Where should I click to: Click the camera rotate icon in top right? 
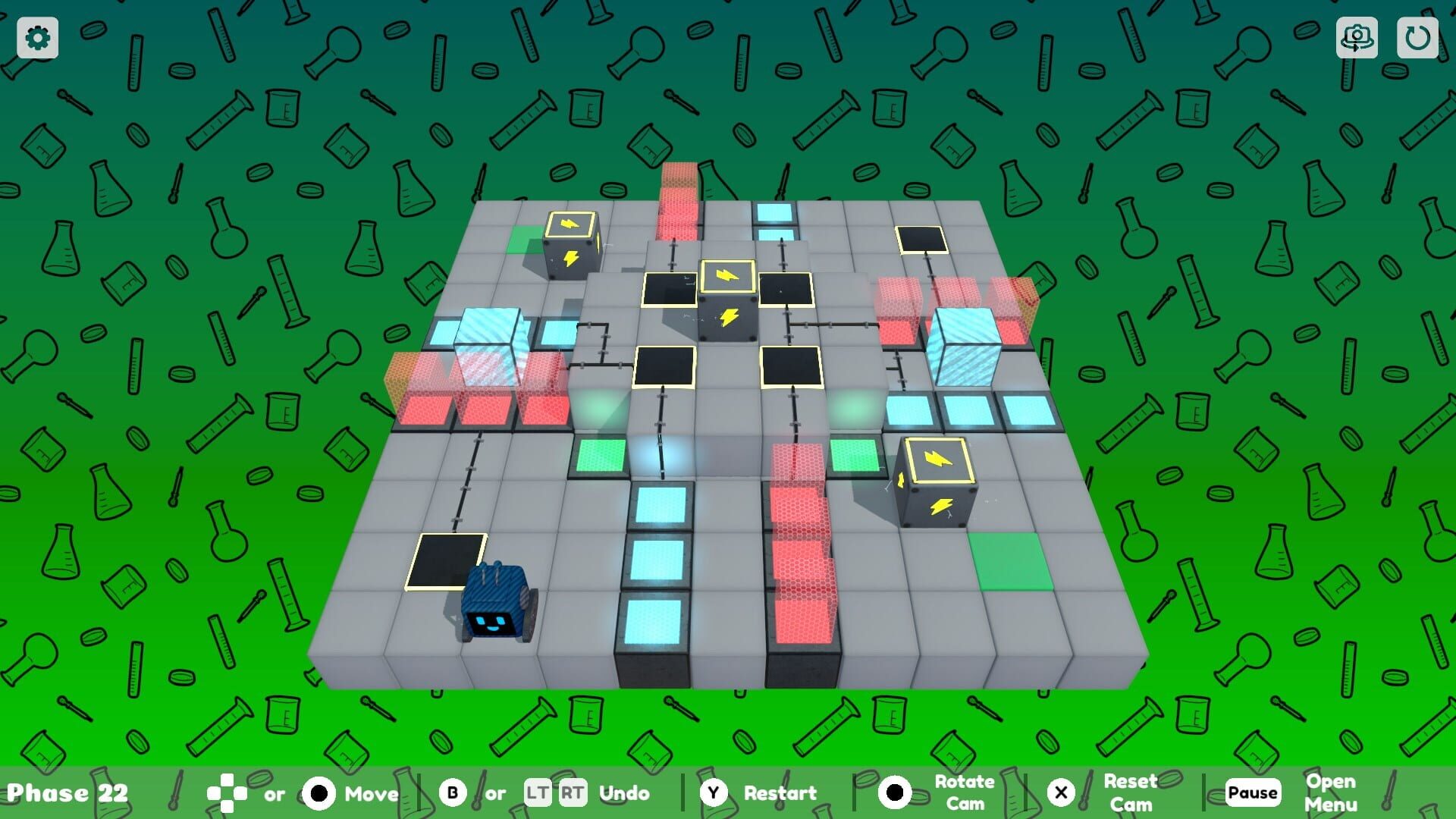pyautogui.click(x=1357, y=37)
